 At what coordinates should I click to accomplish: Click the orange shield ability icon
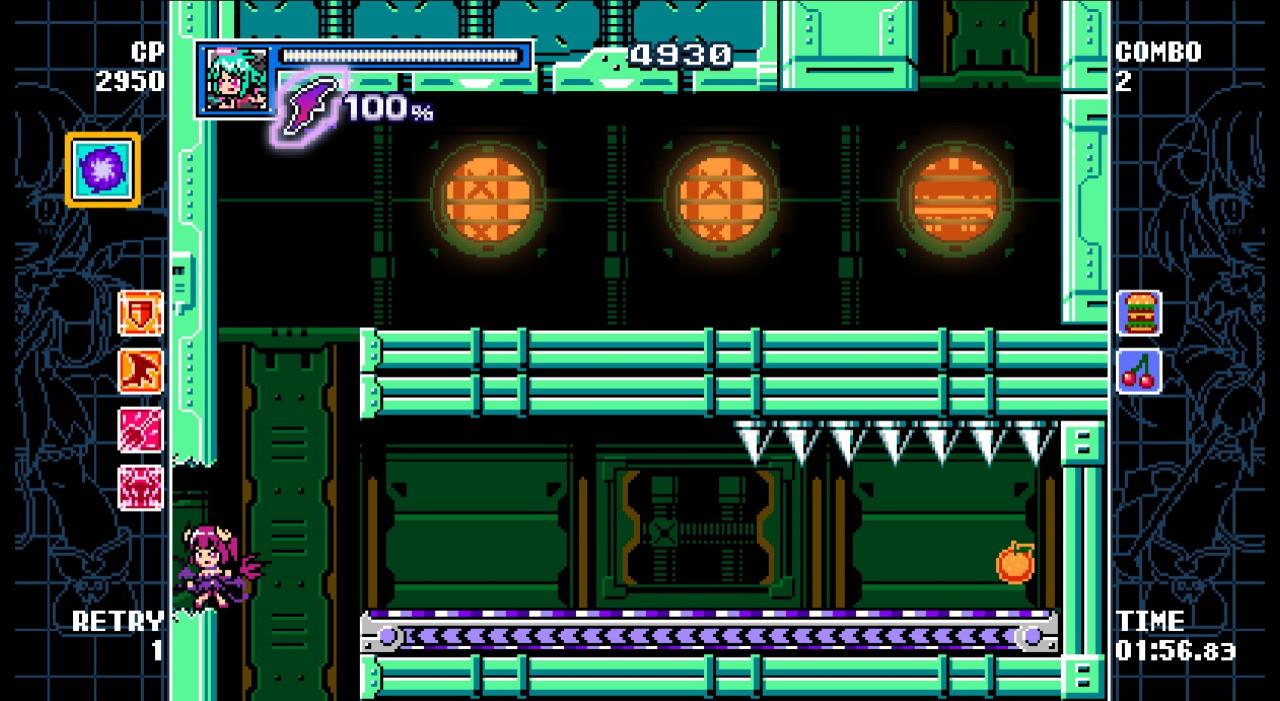click(x=140, y=313)
